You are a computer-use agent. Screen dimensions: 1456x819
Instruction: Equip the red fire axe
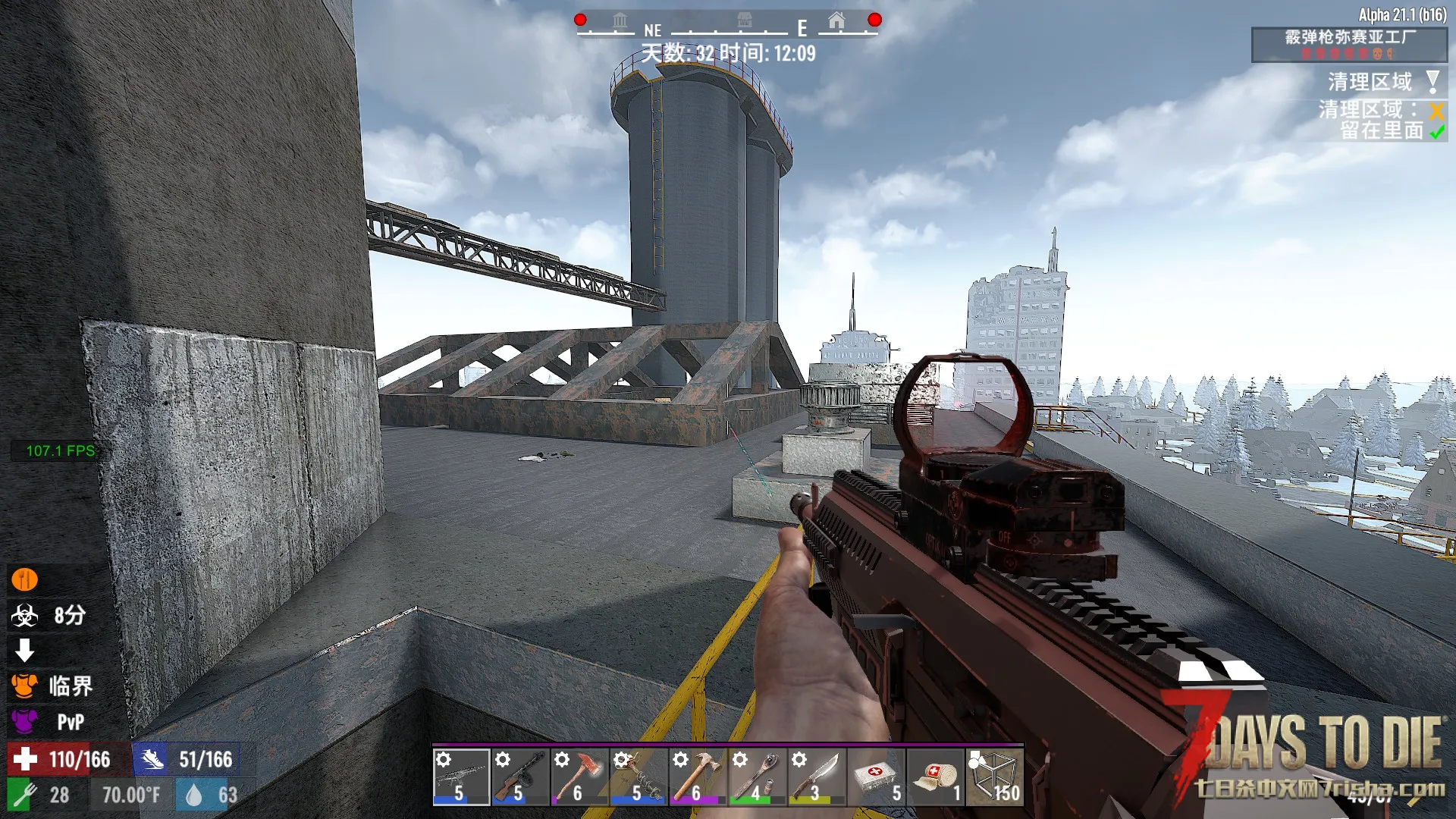tap(579, 777)
